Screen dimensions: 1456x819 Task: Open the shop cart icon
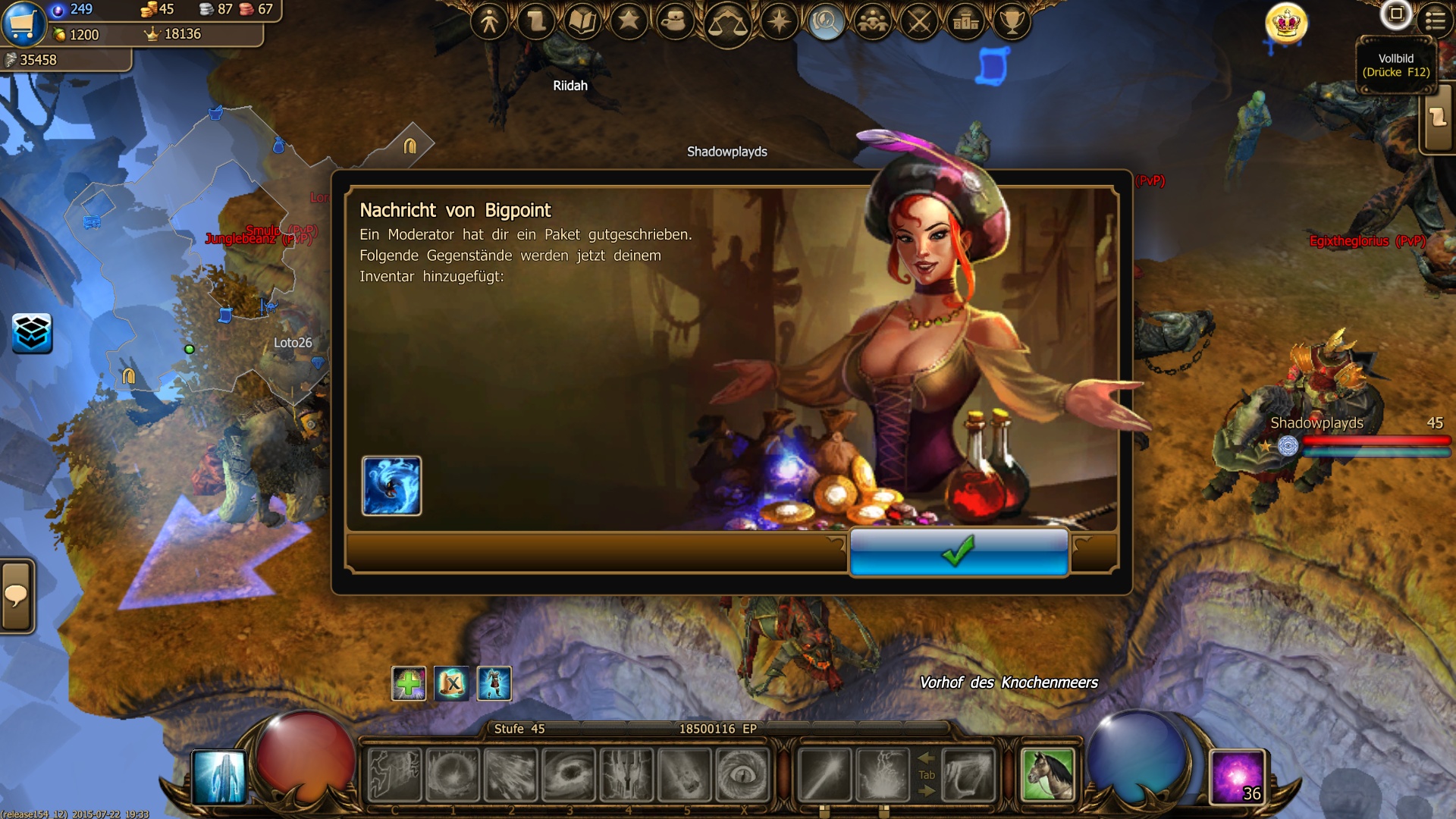23,23
